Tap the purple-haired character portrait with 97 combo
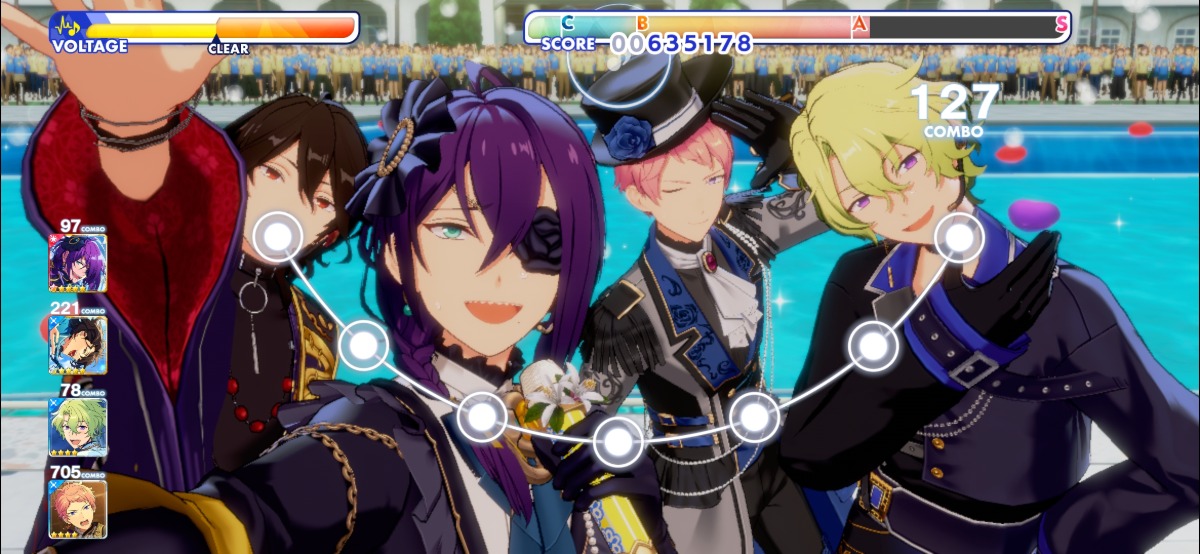Viewport: 1200px width, 554px height. (x=77, y=263)
